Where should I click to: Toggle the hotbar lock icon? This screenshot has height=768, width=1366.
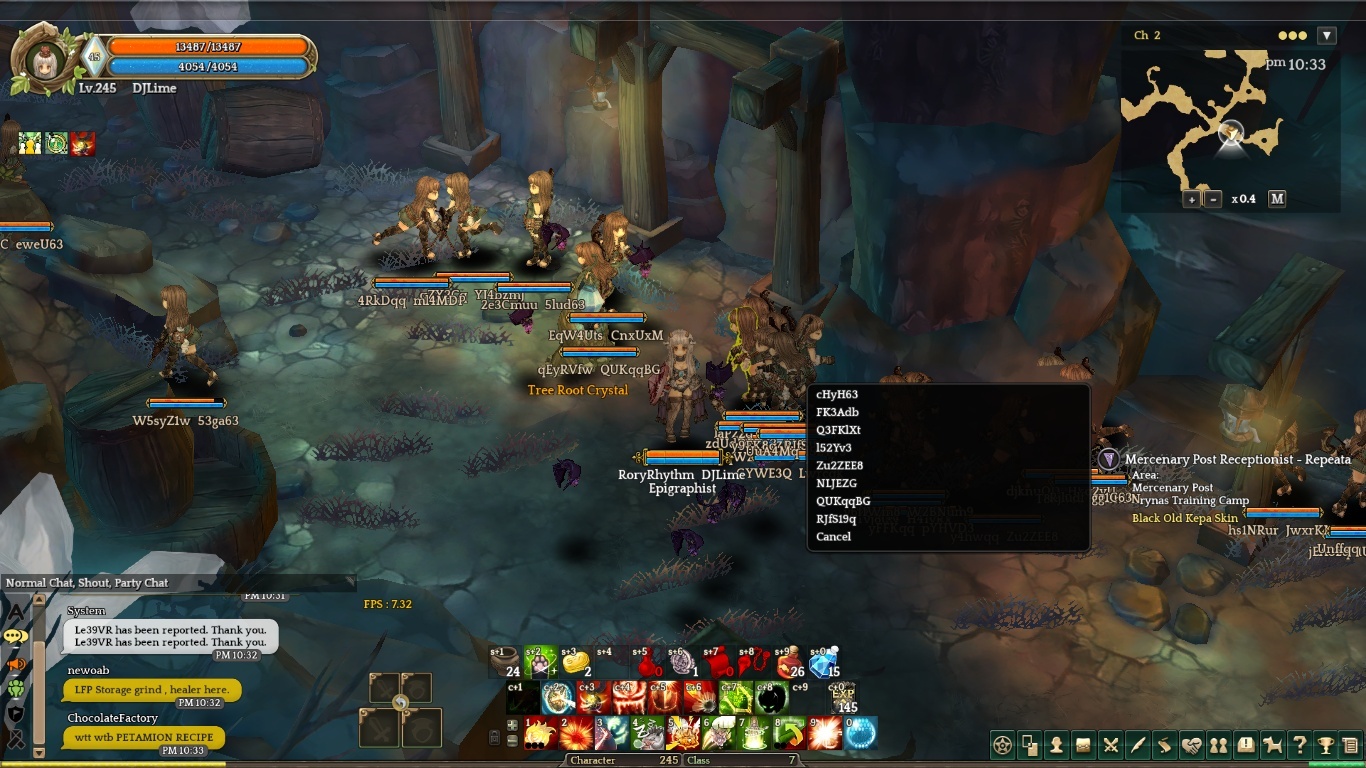tap(494, 738)
